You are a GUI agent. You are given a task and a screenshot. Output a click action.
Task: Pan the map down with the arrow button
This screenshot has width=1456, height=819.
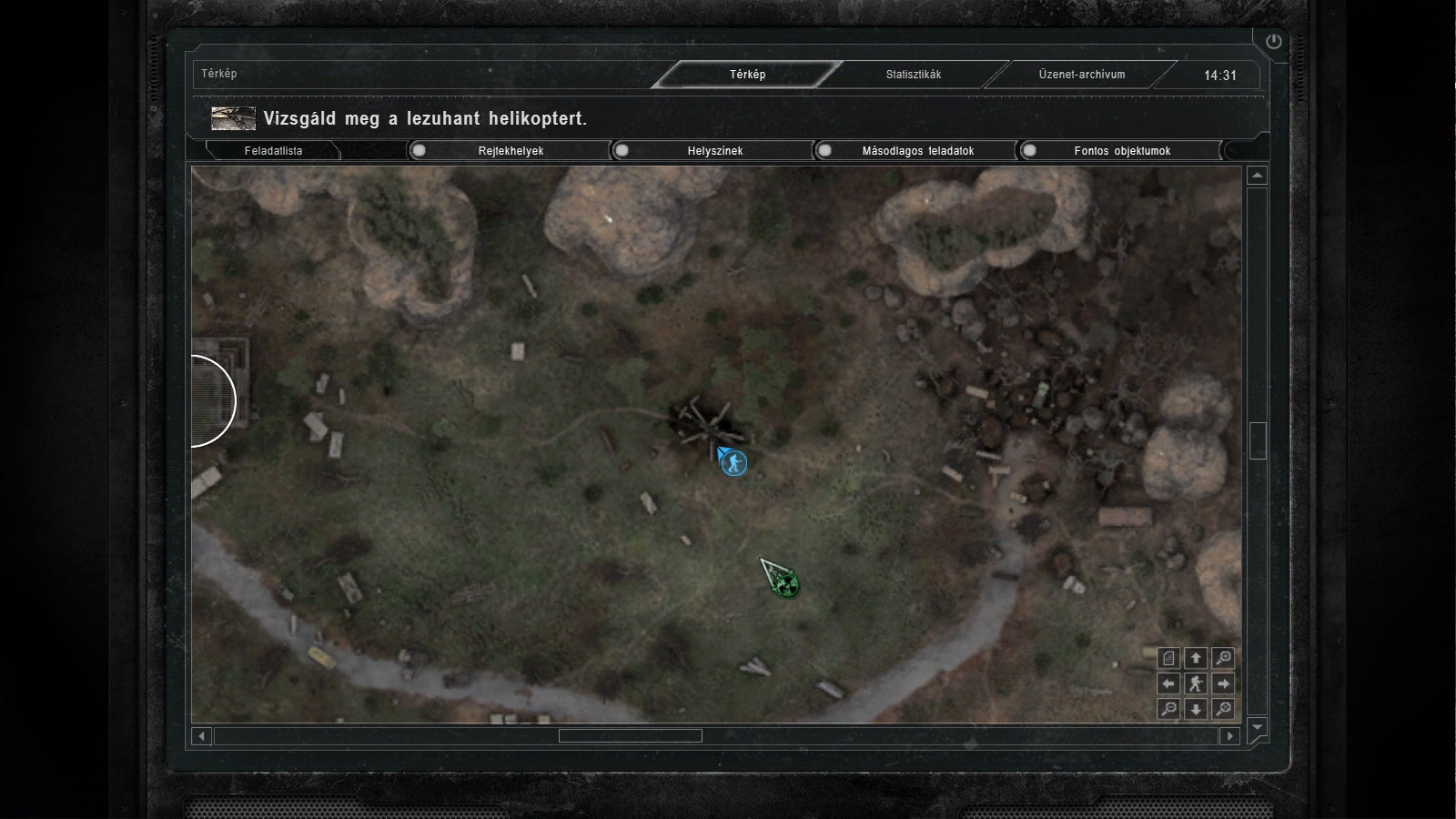(1196, 709)
